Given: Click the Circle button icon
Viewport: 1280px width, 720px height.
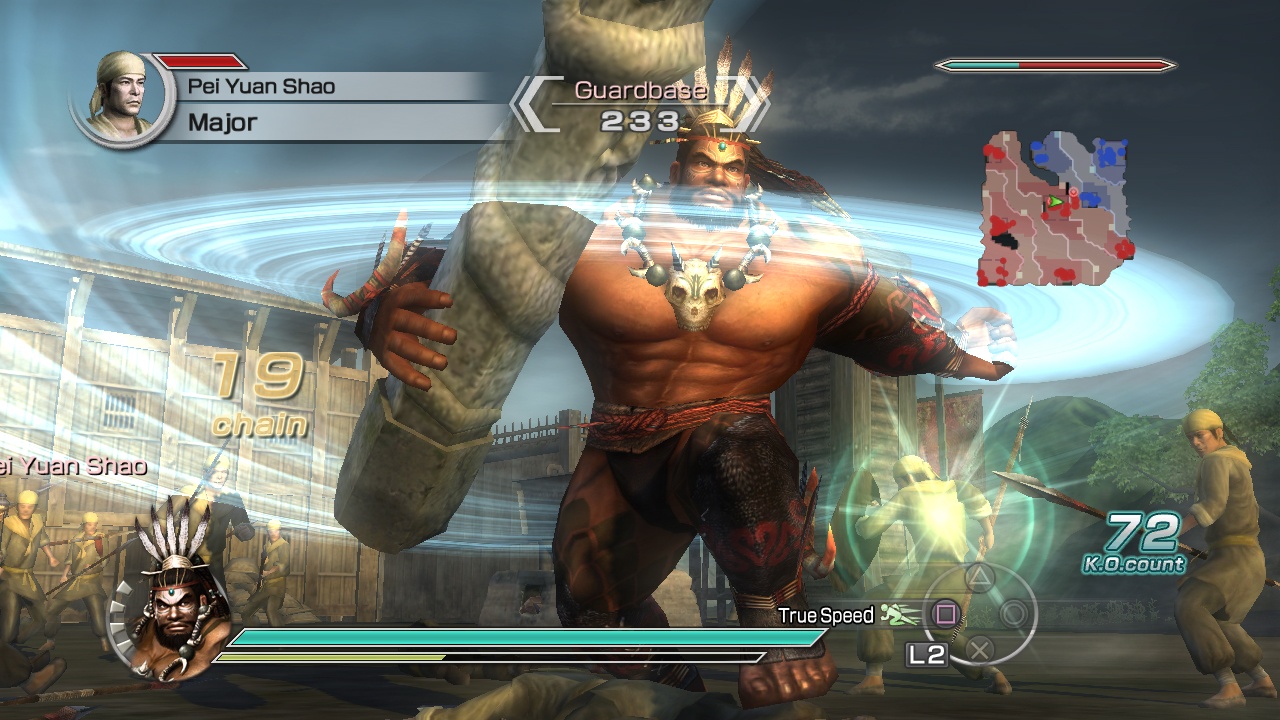Looking at the screenshot, I should 1014,615.
